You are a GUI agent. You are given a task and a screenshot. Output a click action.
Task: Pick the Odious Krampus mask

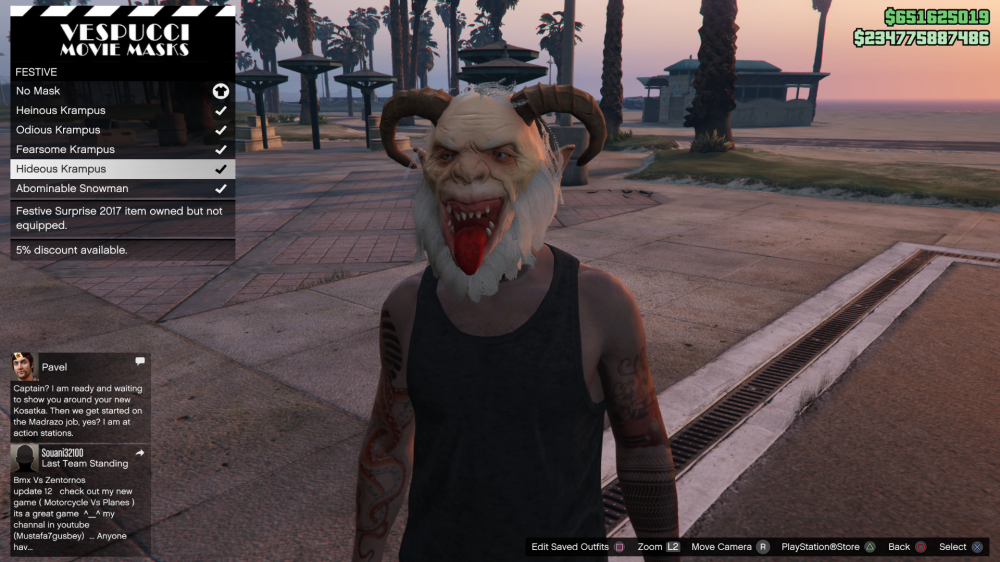click(122, 130)
